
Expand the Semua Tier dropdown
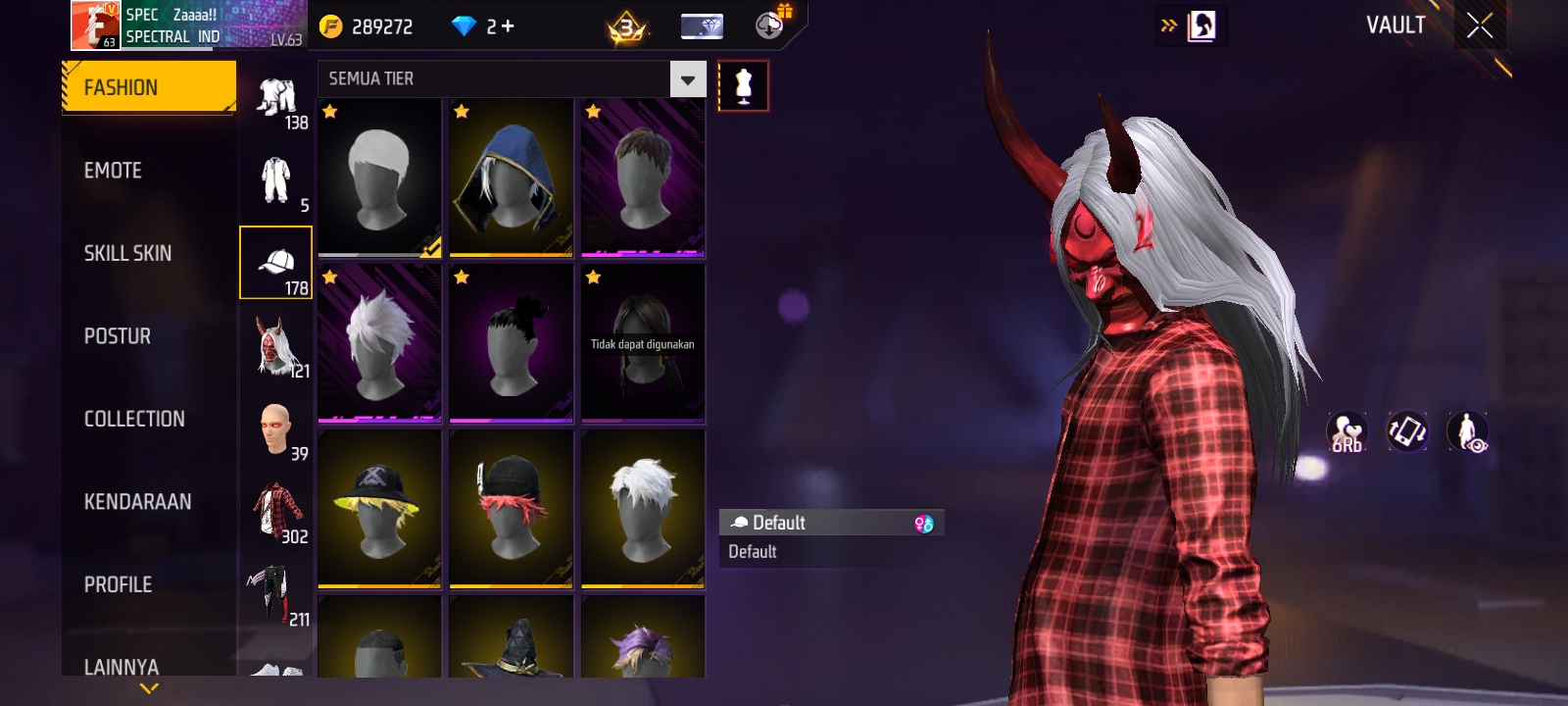(x=687, y=79)
